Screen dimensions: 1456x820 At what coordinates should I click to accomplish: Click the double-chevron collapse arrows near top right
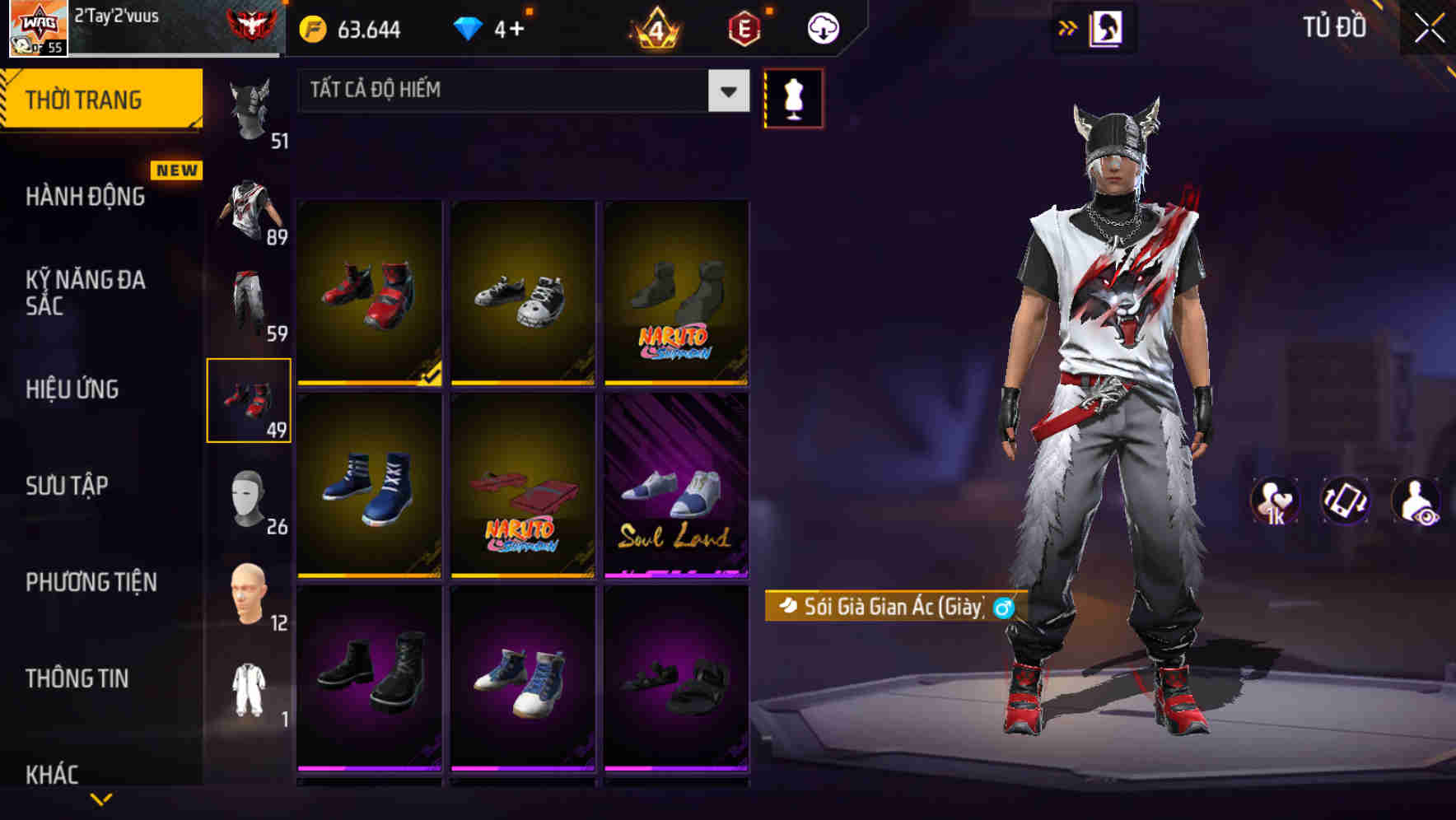1066,27
